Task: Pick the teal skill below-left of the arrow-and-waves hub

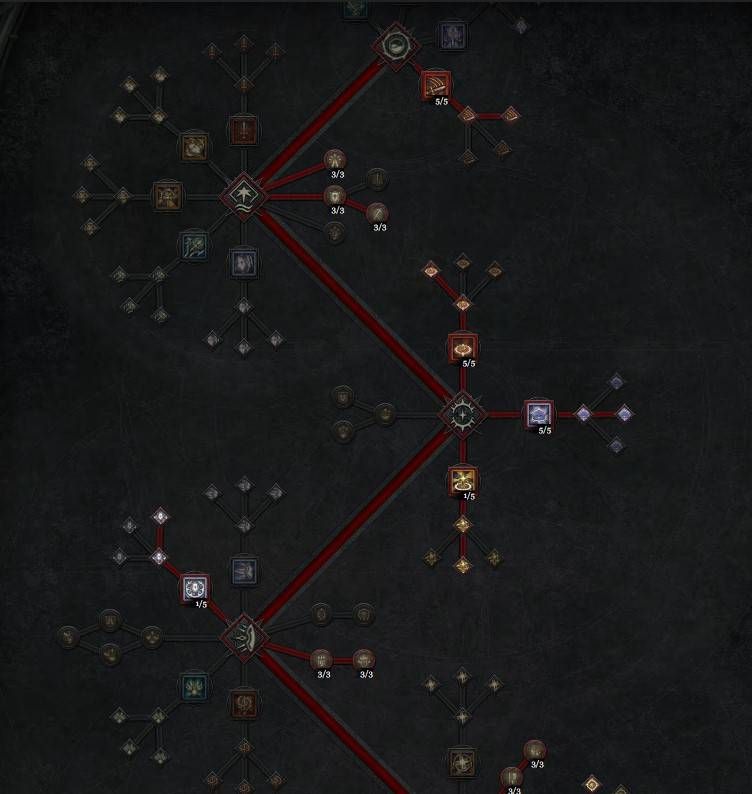Action: click(194, 243)
